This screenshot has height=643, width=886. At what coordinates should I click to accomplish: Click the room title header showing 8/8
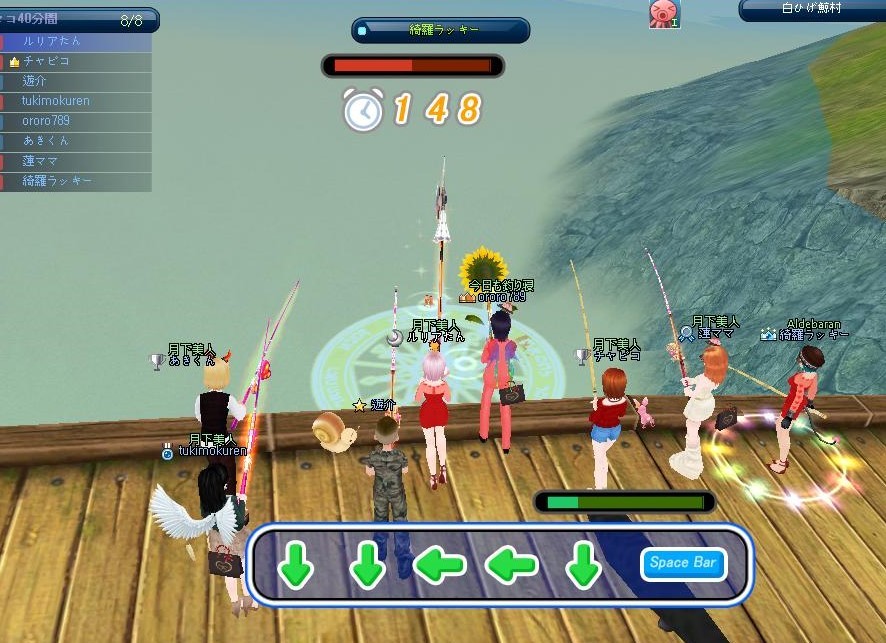(x=78, y=19)
